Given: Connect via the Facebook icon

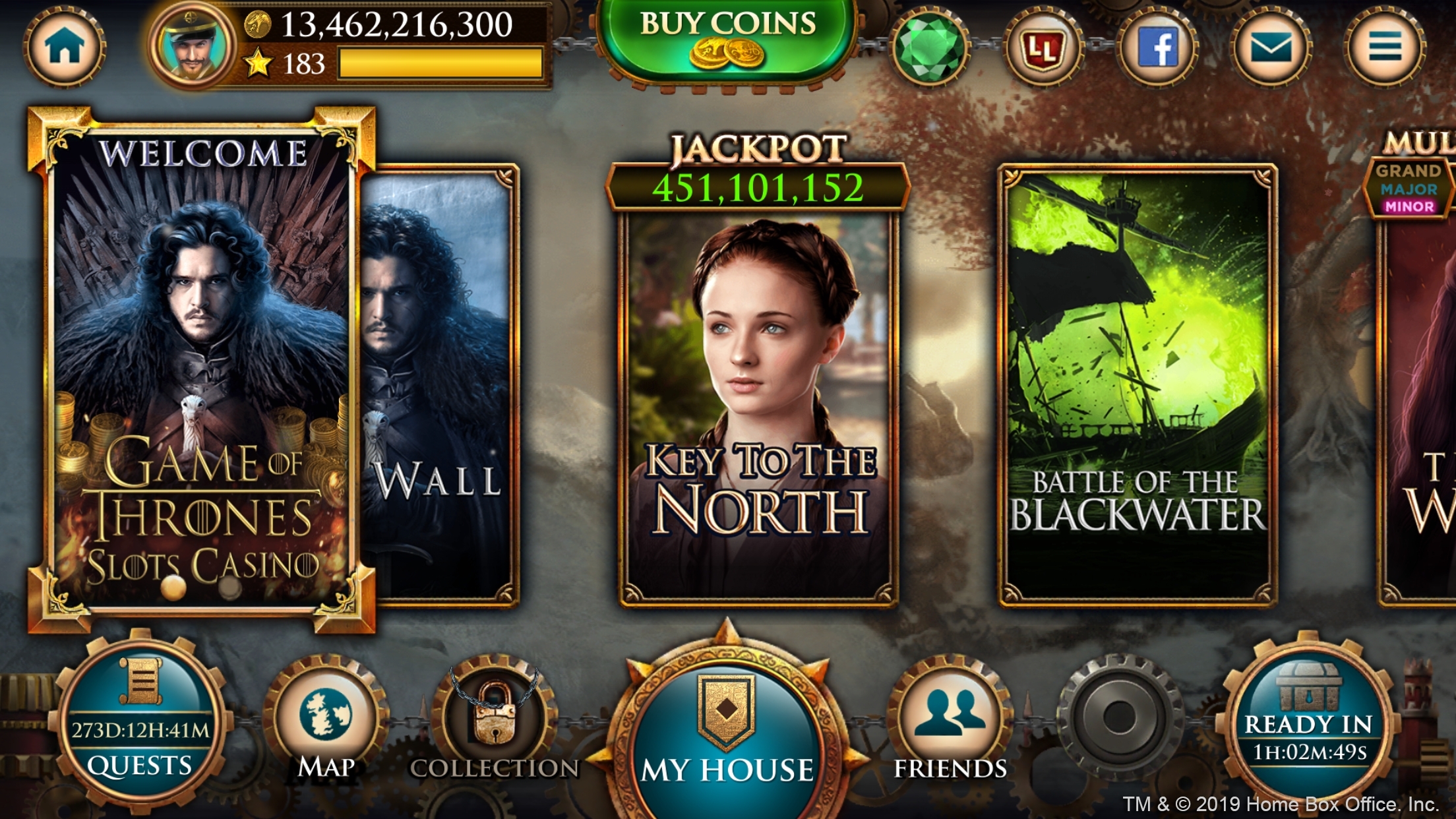Looking at the screenshot, I should tap(1157, 47).
